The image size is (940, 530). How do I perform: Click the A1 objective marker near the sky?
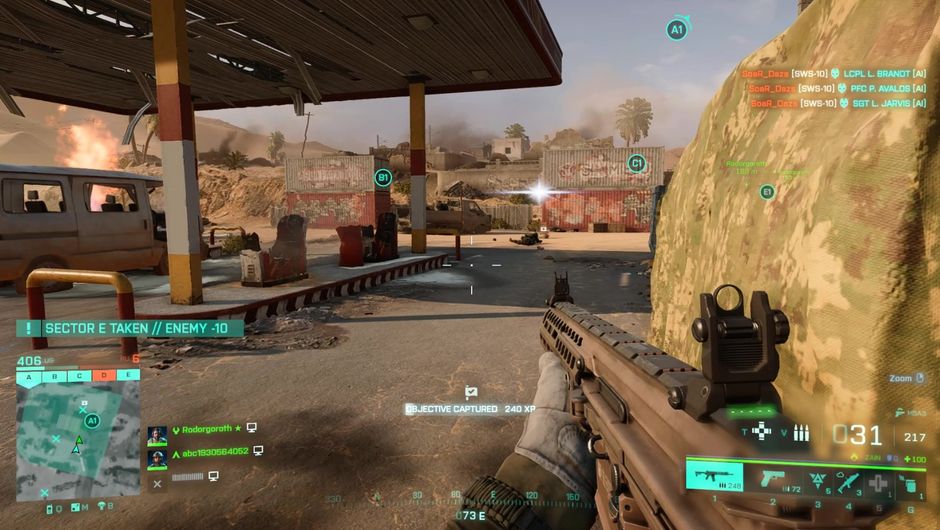(677, 30)
